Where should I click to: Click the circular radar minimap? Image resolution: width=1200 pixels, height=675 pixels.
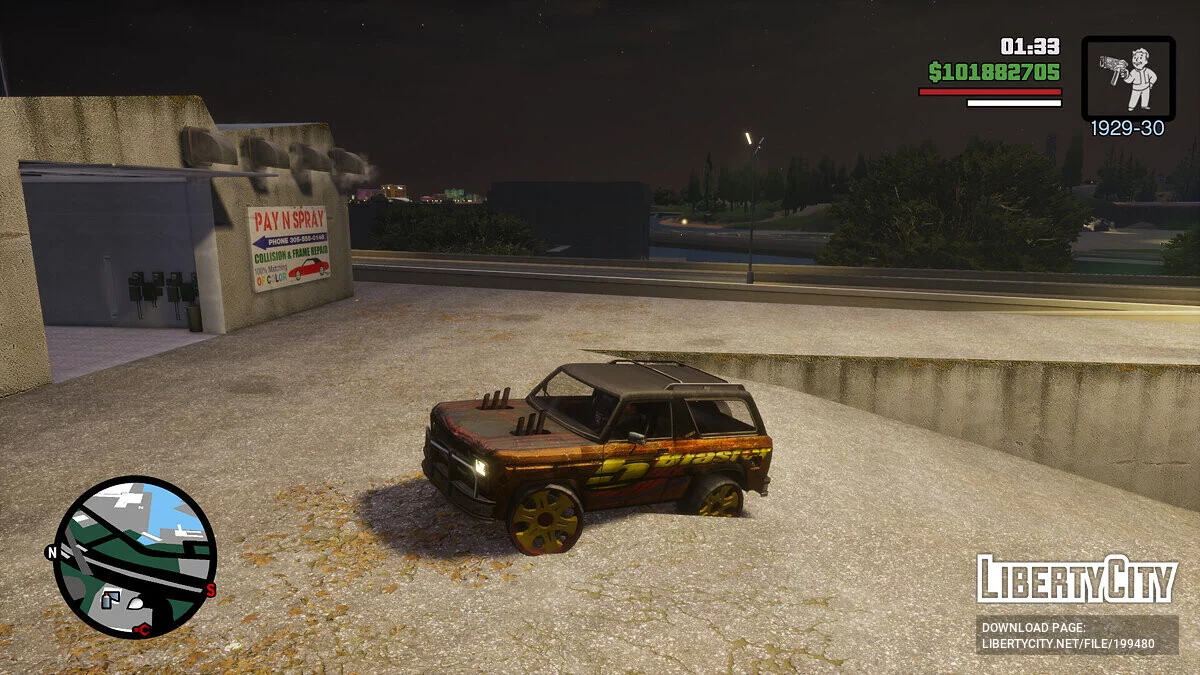pyautogui.click(x=134, y=556)
